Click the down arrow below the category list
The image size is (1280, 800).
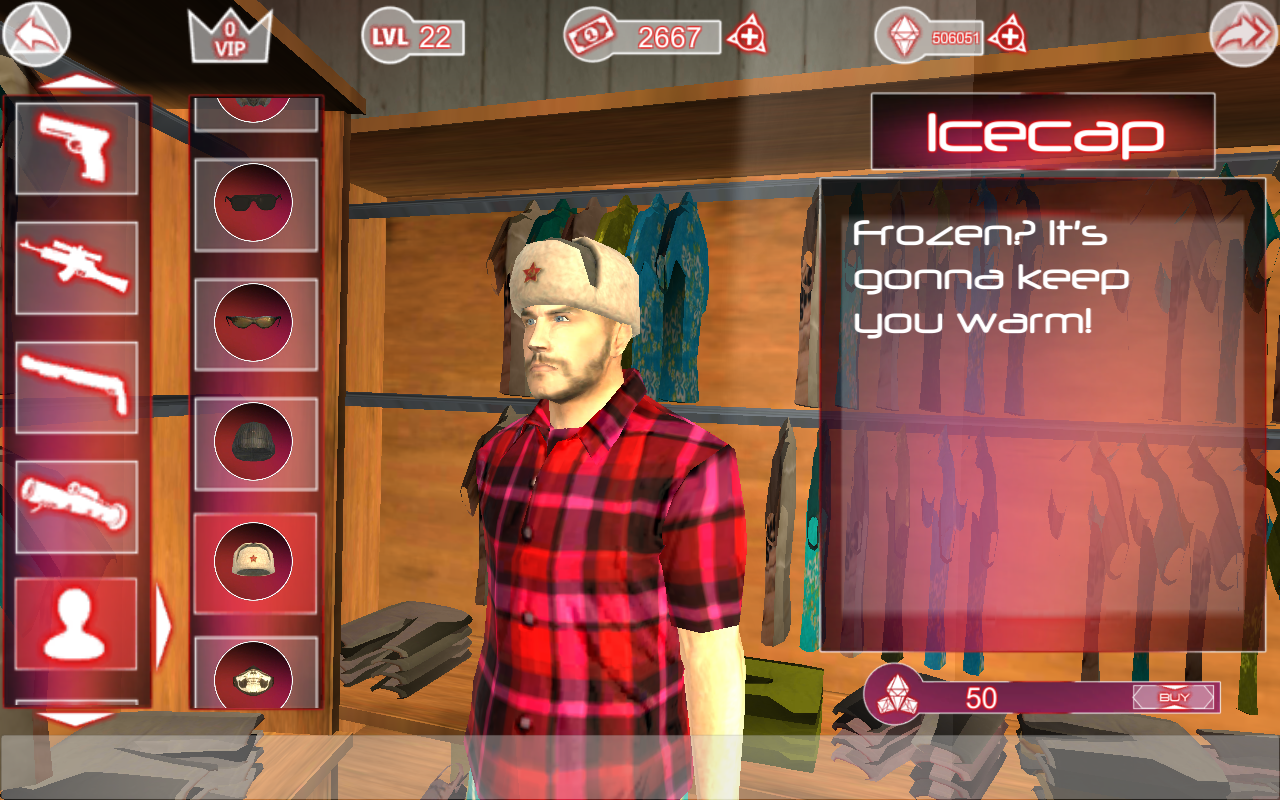pyautogui.click(x=77, y=718)
